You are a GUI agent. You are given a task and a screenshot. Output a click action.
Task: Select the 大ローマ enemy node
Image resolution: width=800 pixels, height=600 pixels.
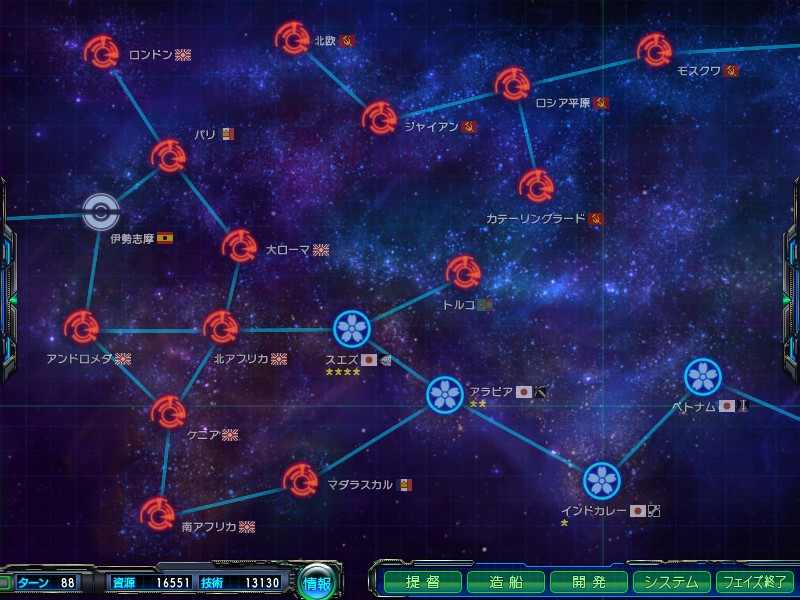240,245
